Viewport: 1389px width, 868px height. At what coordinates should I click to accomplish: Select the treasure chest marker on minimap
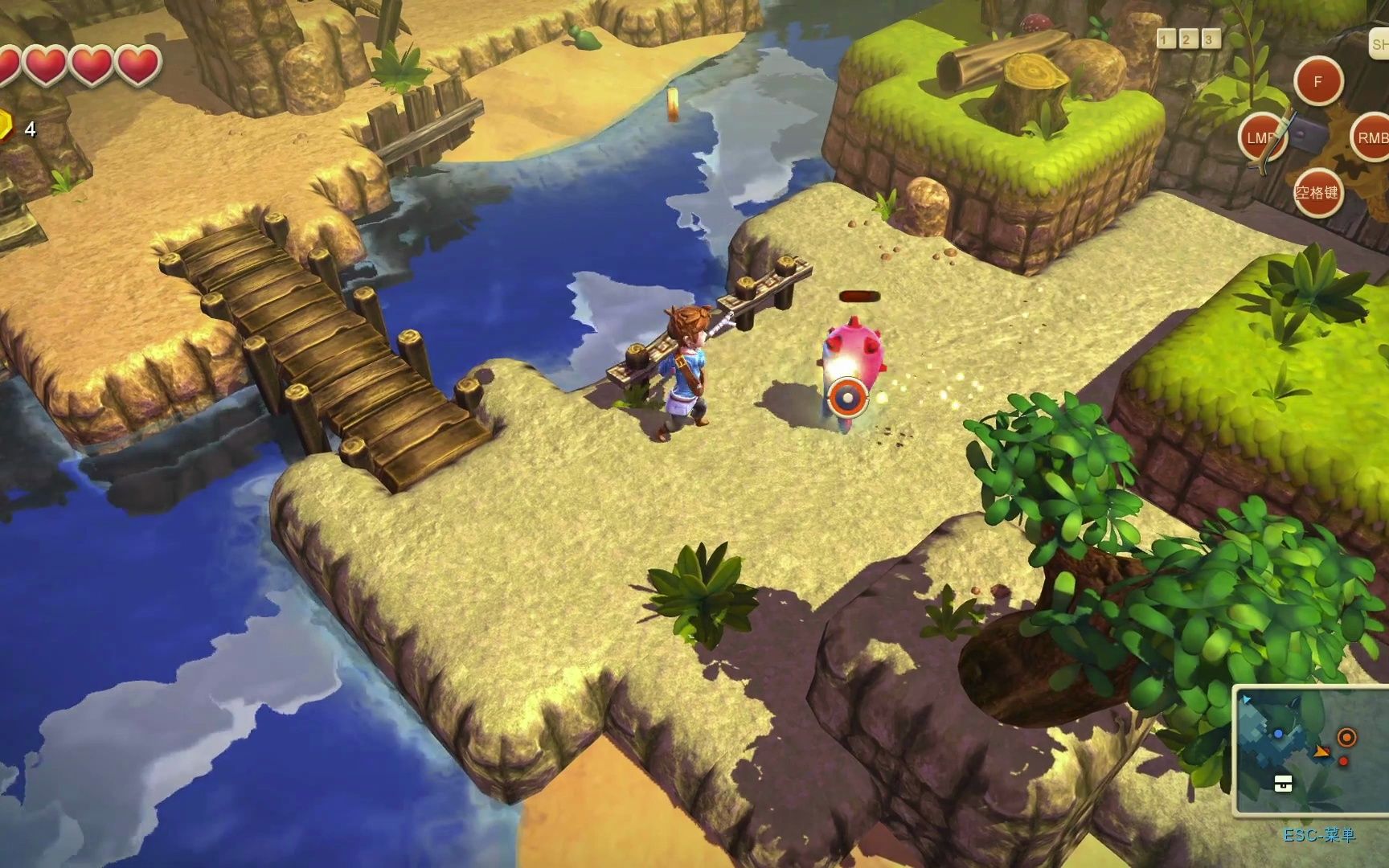click(1283, 784)
